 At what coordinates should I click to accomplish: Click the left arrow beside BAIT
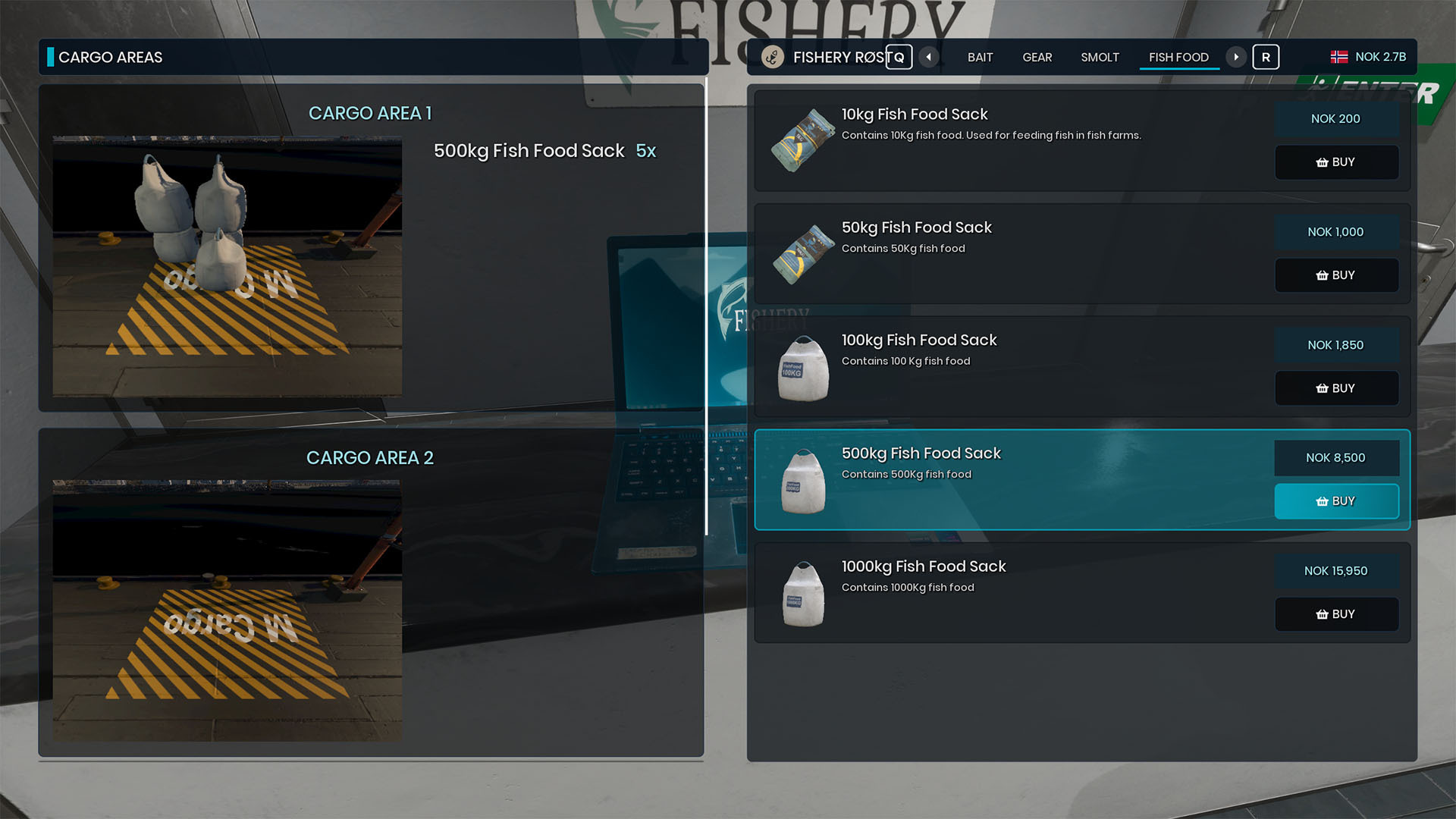tap(929, 57)
